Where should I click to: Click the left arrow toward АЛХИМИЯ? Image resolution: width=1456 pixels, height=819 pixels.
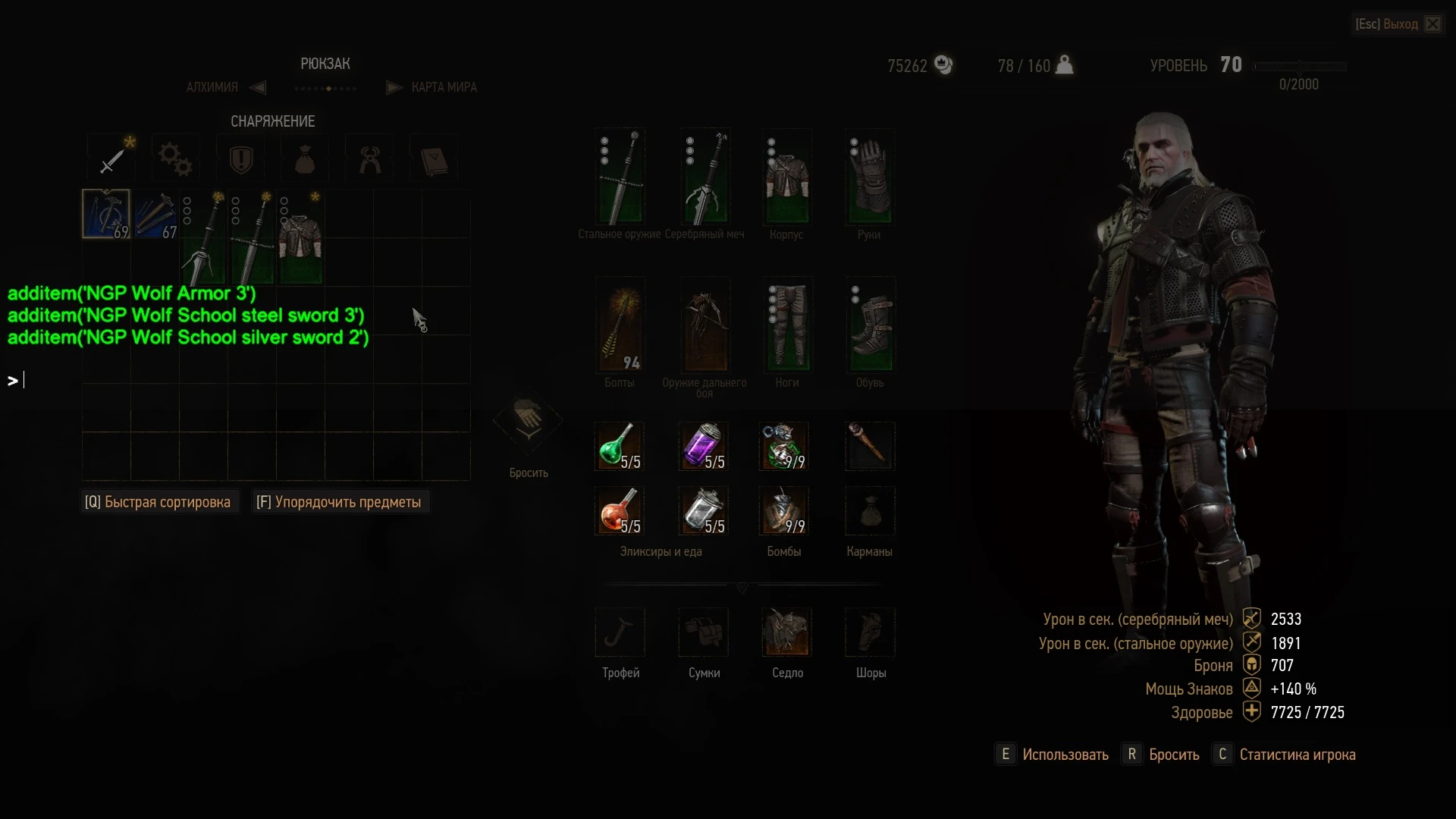coord(258,87)
